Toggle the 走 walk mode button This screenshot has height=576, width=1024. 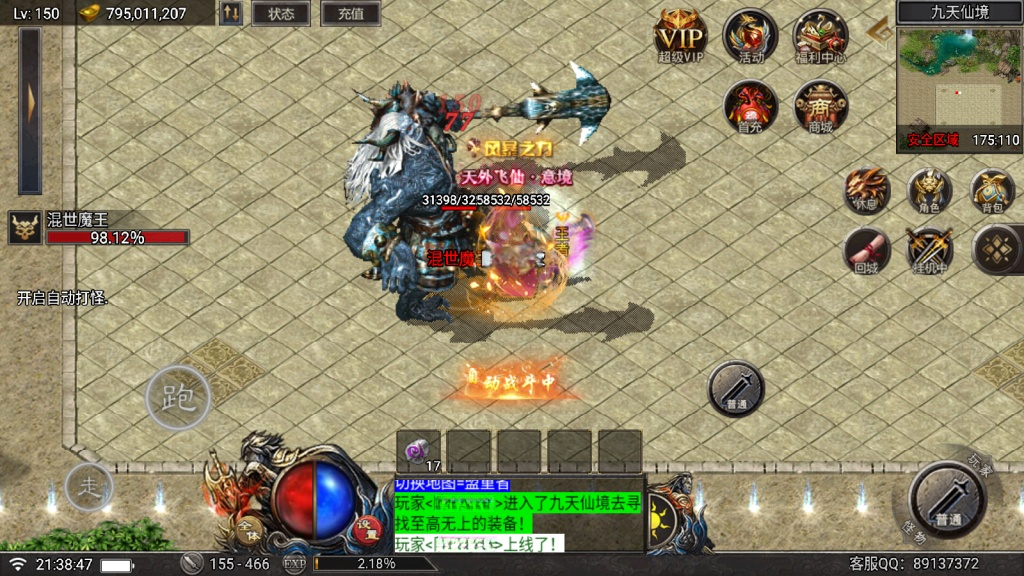pos(90,487)
